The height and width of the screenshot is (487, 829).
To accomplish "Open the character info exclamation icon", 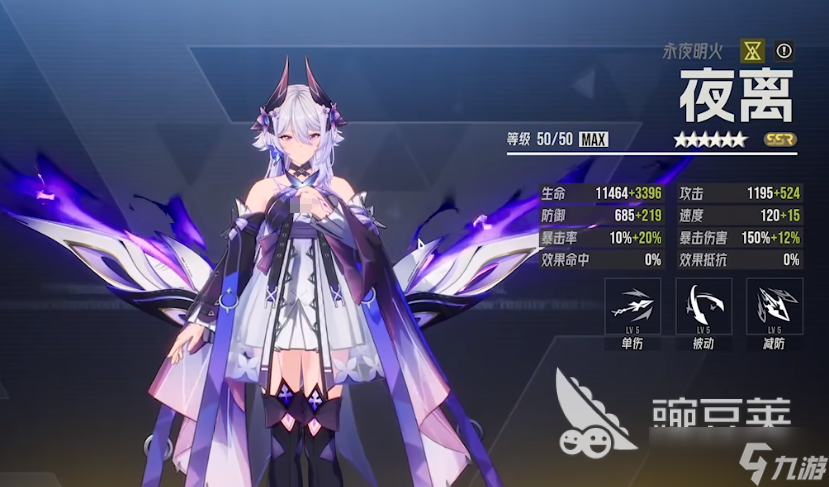I will coord(783,49).
